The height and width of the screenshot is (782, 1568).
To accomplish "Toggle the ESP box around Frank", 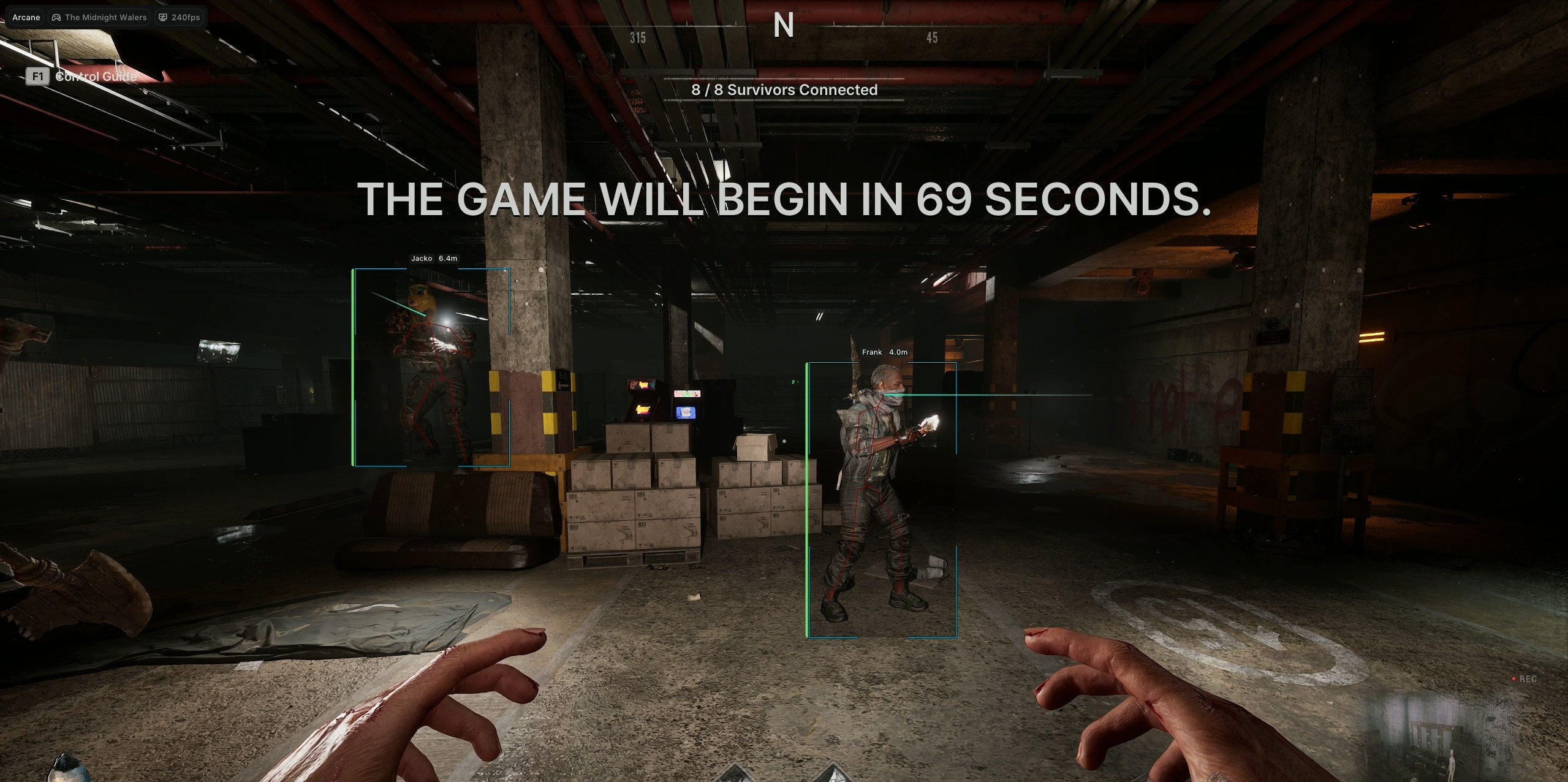I will pos(882,499).
